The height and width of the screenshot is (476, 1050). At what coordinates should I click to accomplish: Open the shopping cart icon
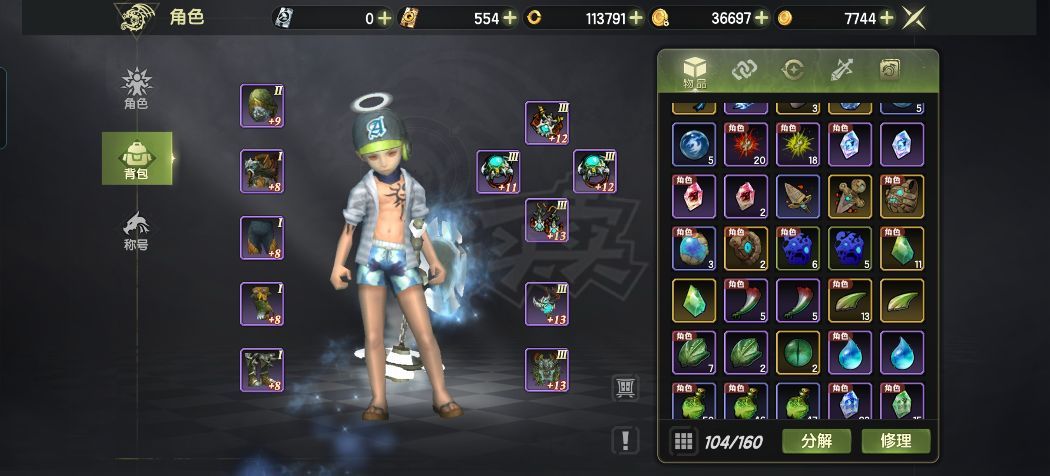[x=625, y=388]
